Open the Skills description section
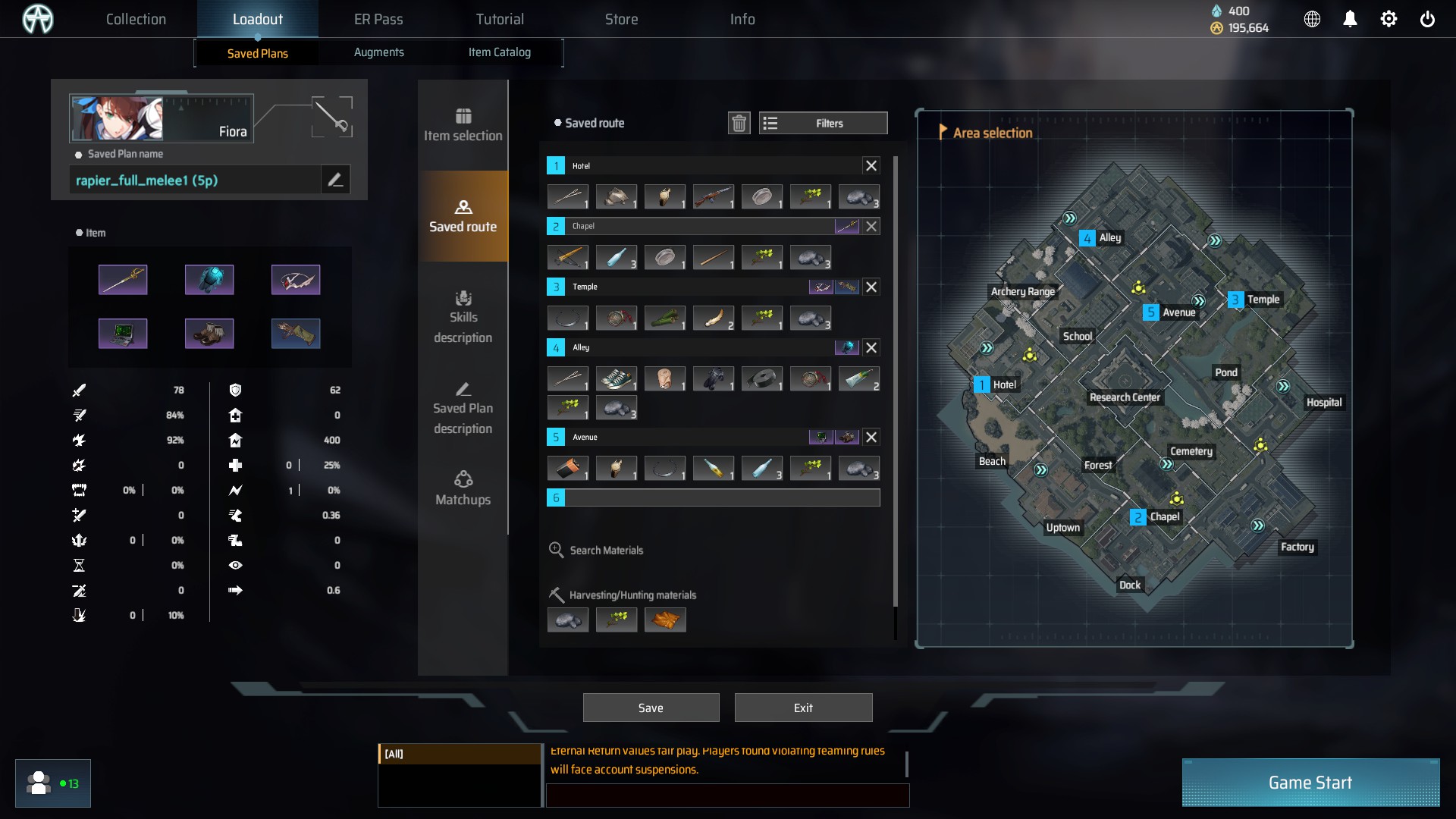This screenshot has width=1456, height=819. pyautogui.click(x=463, y=318)
